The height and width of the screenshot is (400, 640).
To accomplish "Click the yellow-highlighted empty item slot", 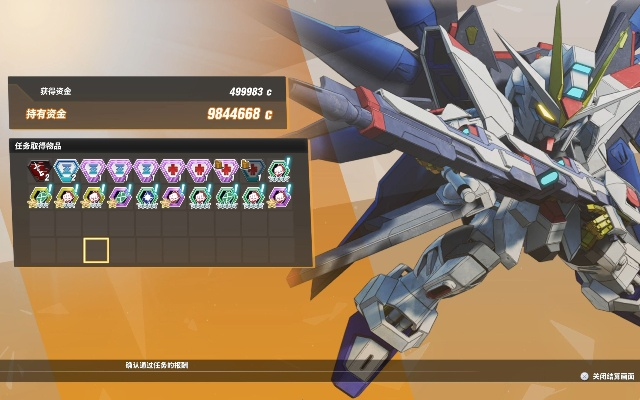I will [95, 249].
